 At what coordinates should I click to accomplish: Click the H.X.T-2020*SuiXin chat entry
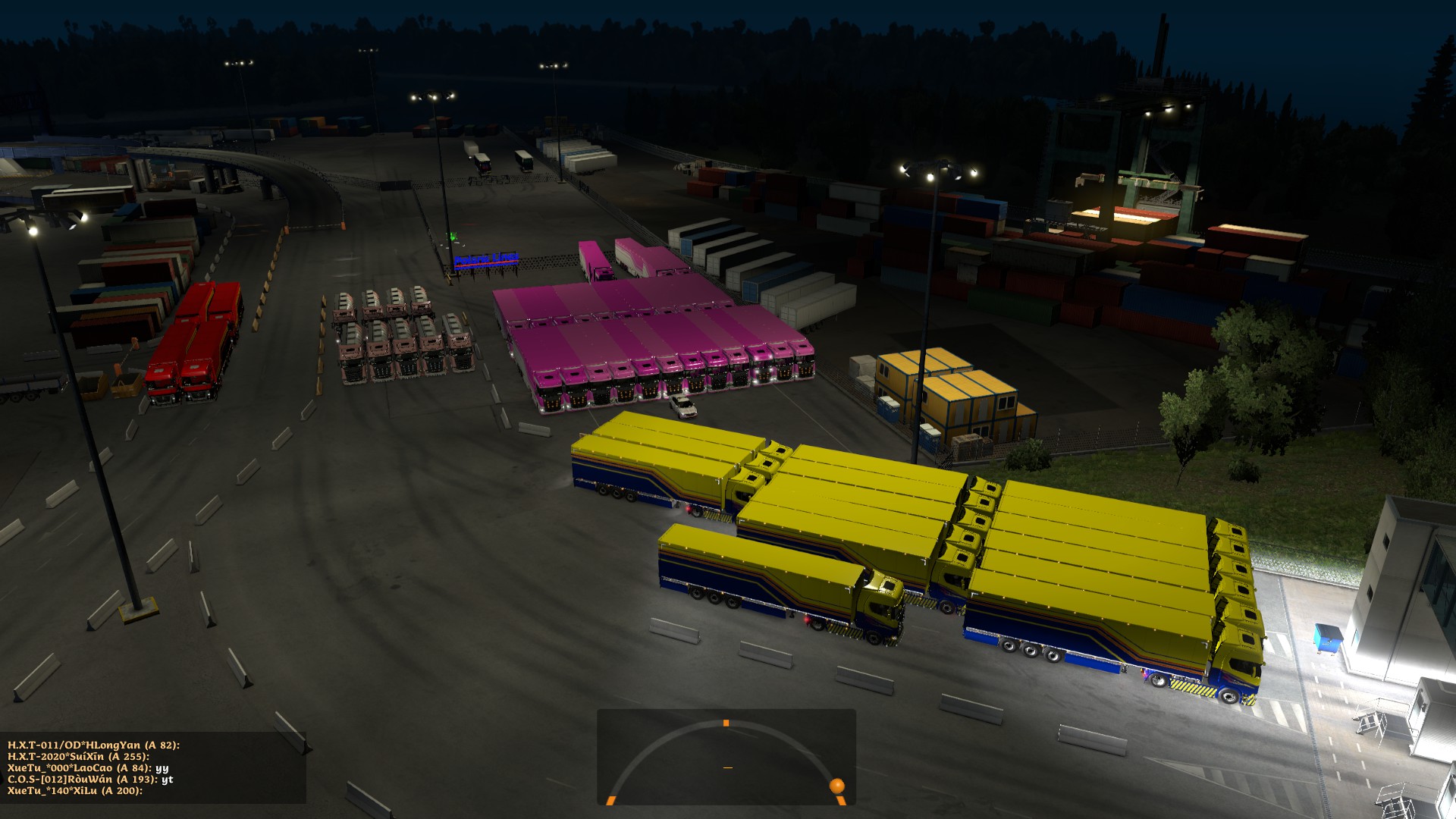coord(78,757)
